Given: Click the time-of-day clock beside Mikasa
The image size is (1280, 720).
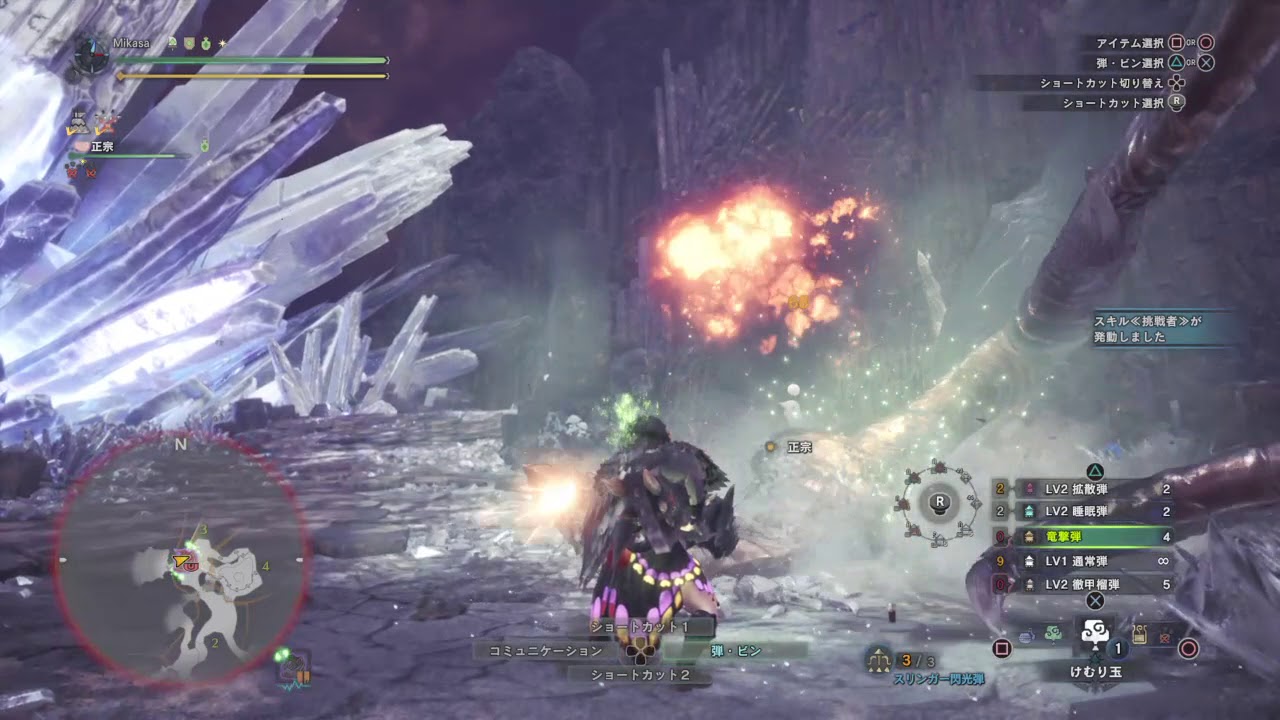Looking at the screenshot, I should 92,54.
